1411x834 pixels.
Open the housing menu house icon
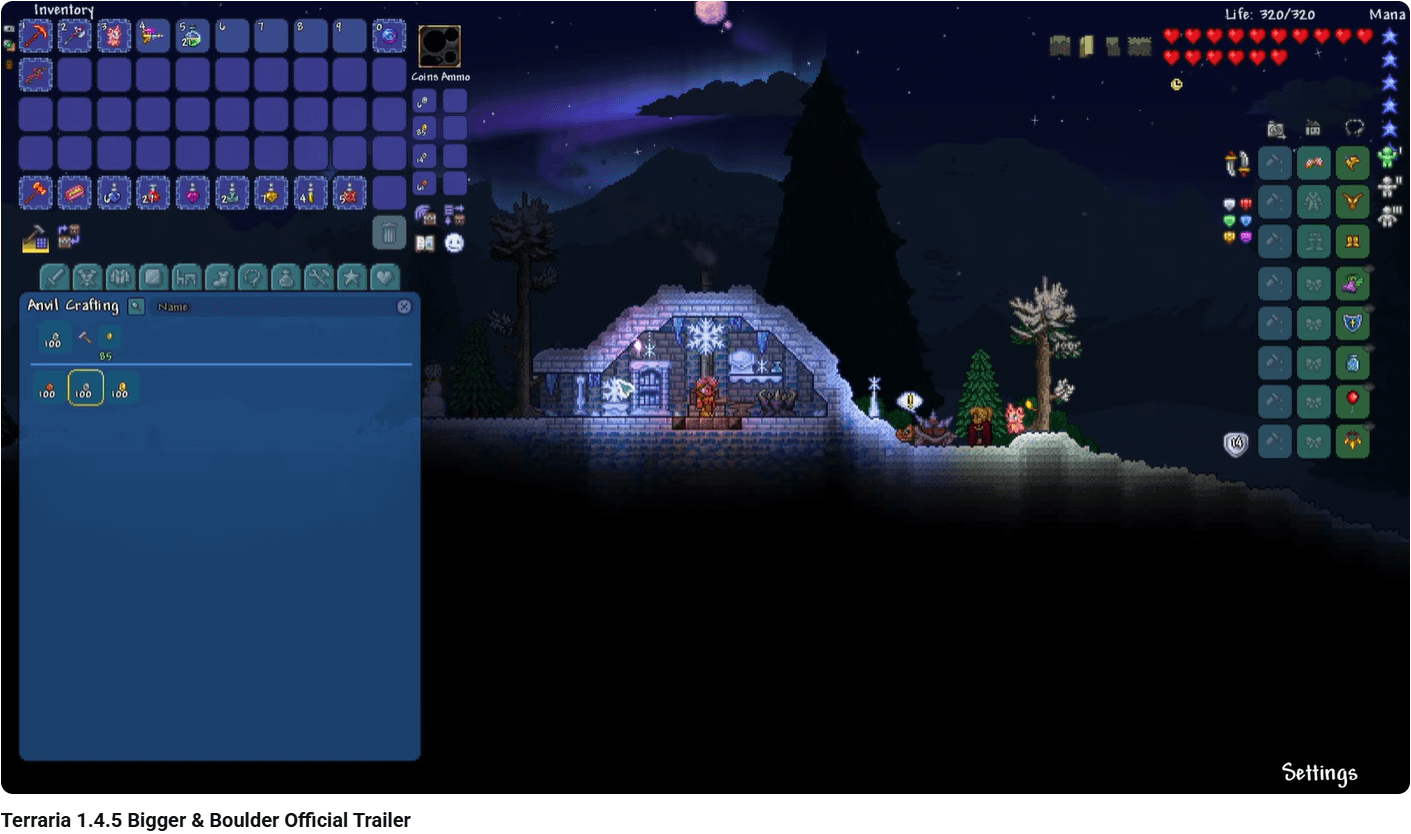[1313, 128]
